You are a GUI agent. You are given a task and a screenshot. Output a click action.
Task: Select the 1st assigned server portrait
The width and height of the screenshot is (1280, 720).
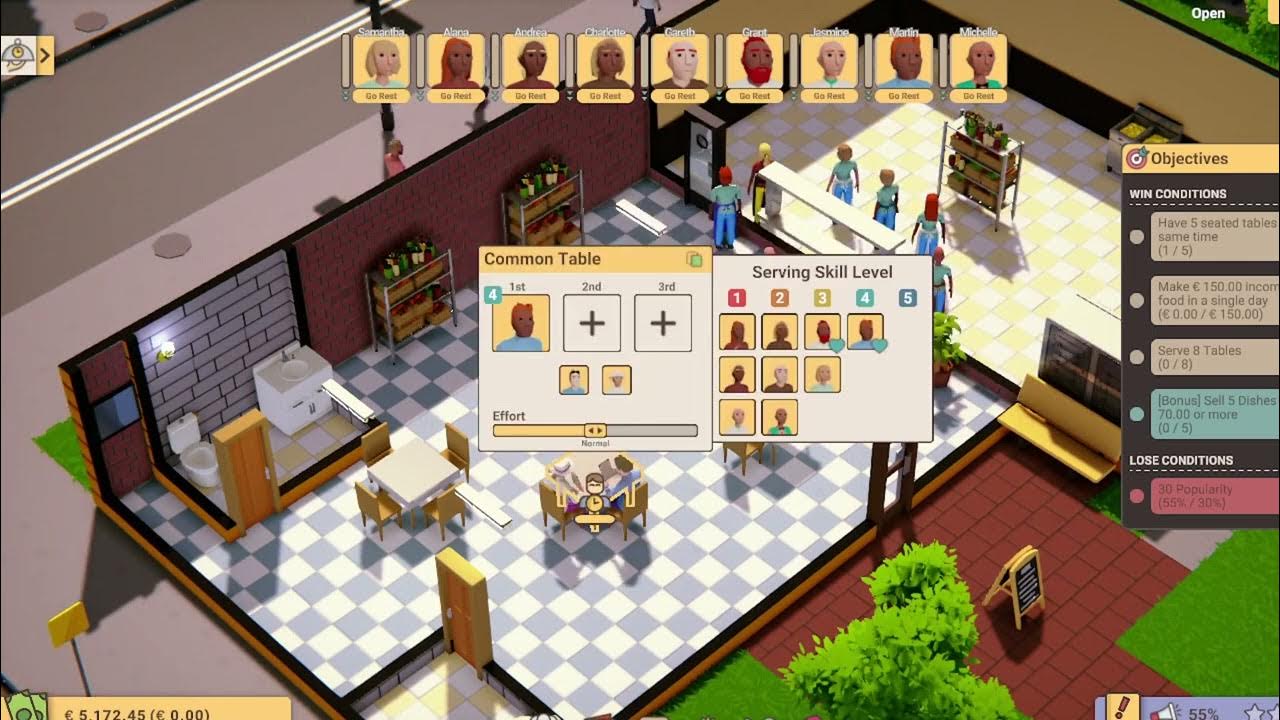[520, 324]
